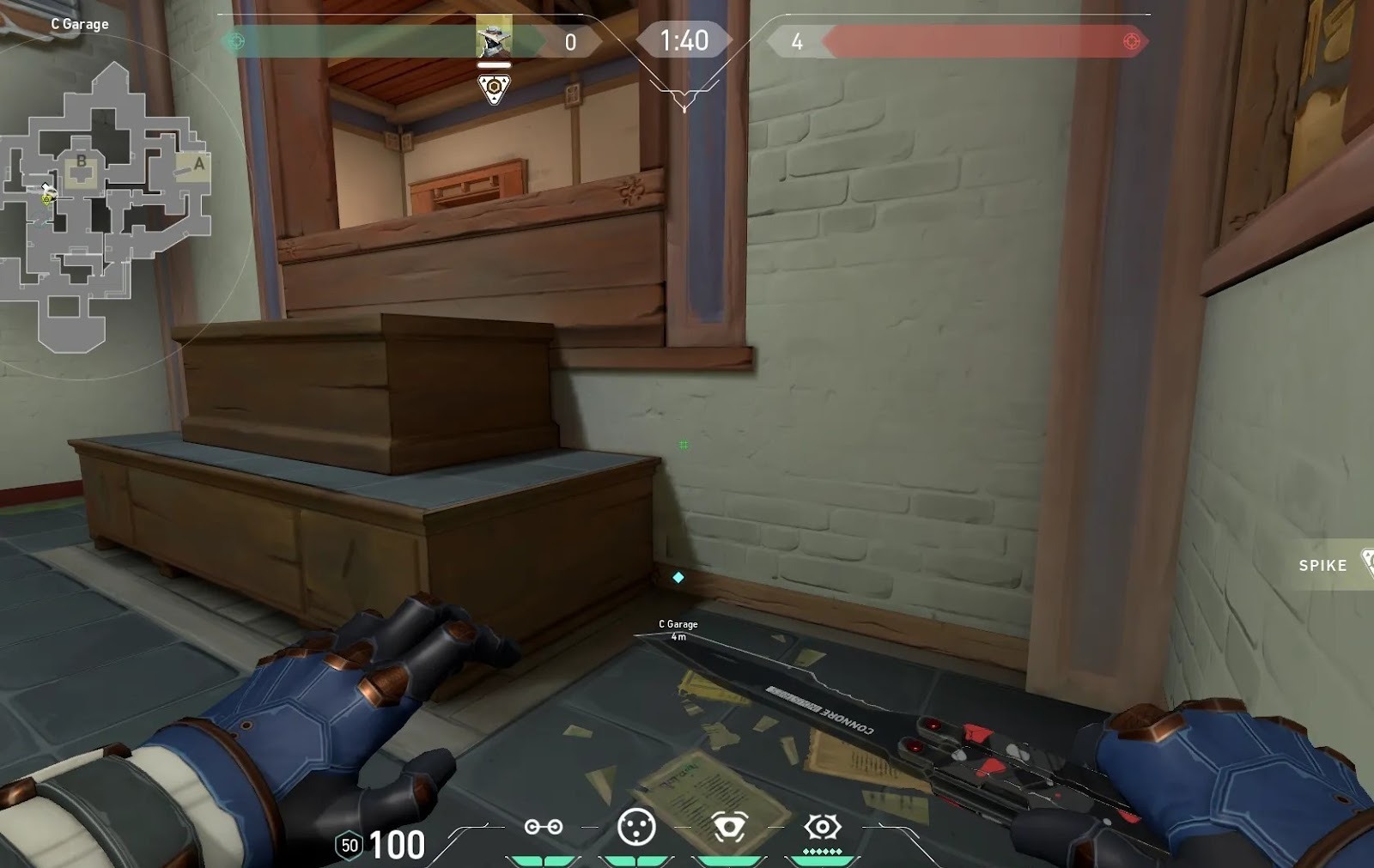This screenshot has height=868, width=1374.
Task: Trigger the Neural Theft ultimate icon
Action: click(822, 827)
